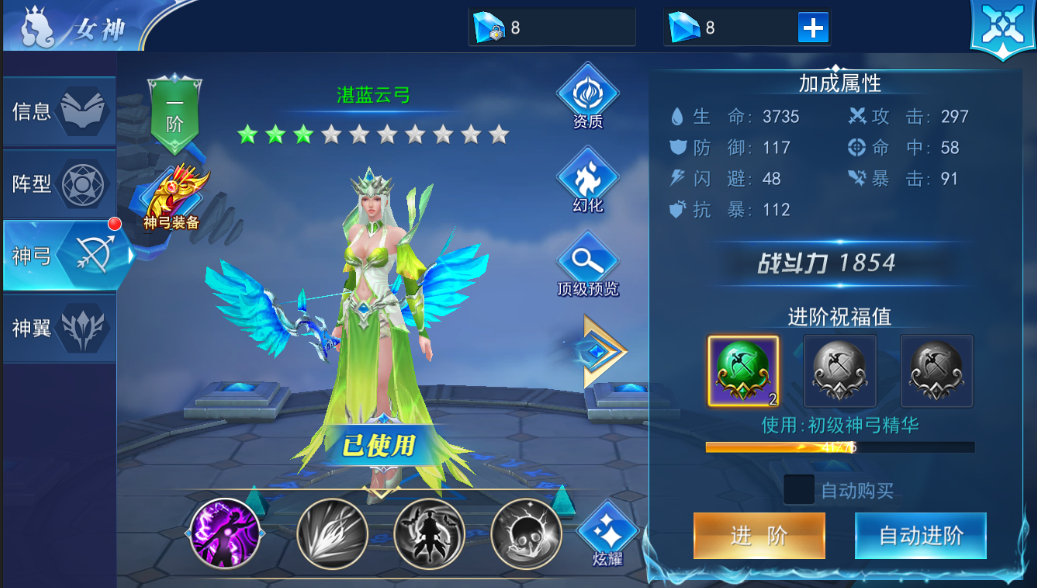Switch to the 信息 tab
This screenshot has height=588, width=1037.
tap(58, 112)
